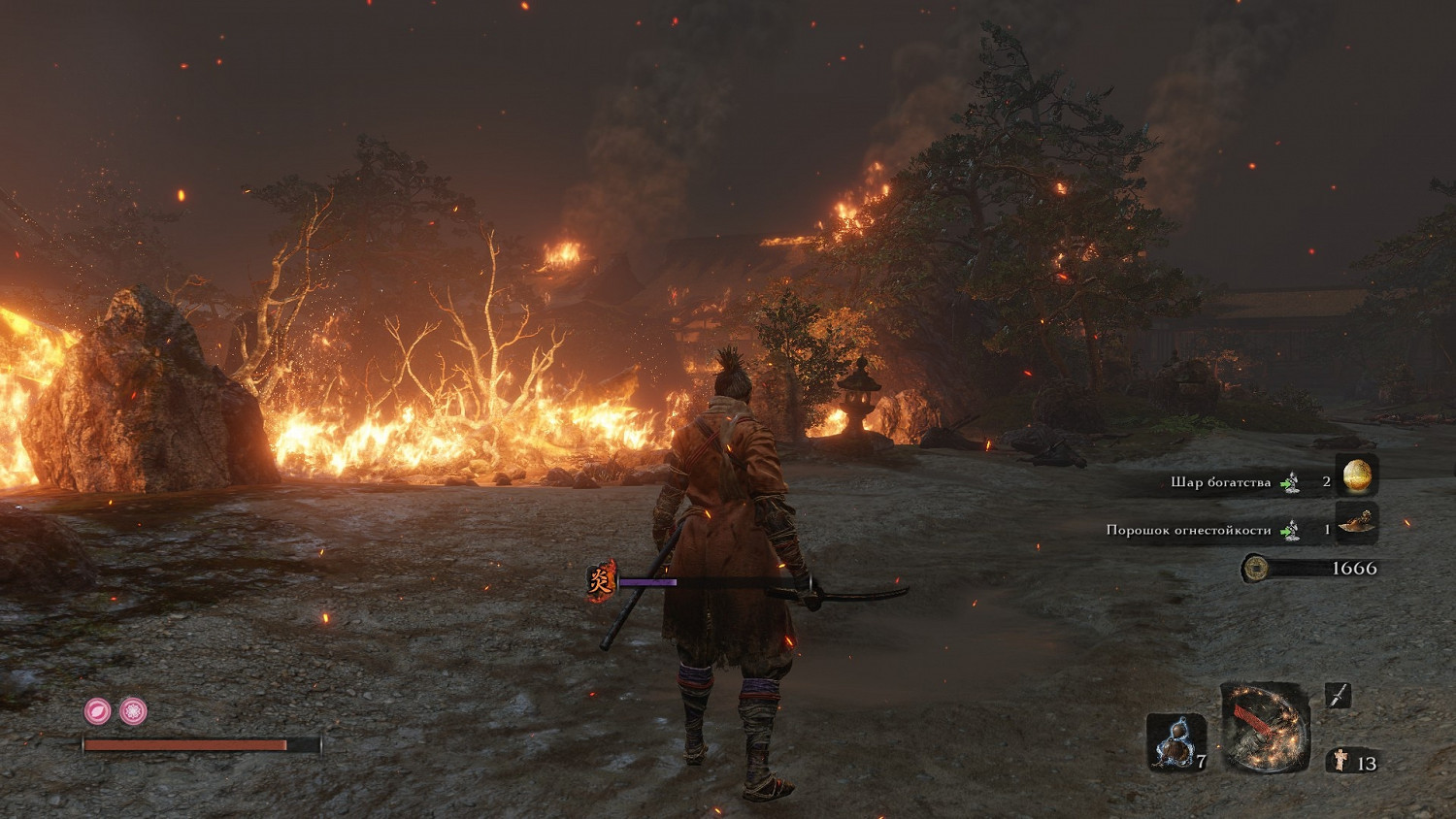
Task: Click the Порошок огнестойкости powder icon
Action: coord(1357,524)
